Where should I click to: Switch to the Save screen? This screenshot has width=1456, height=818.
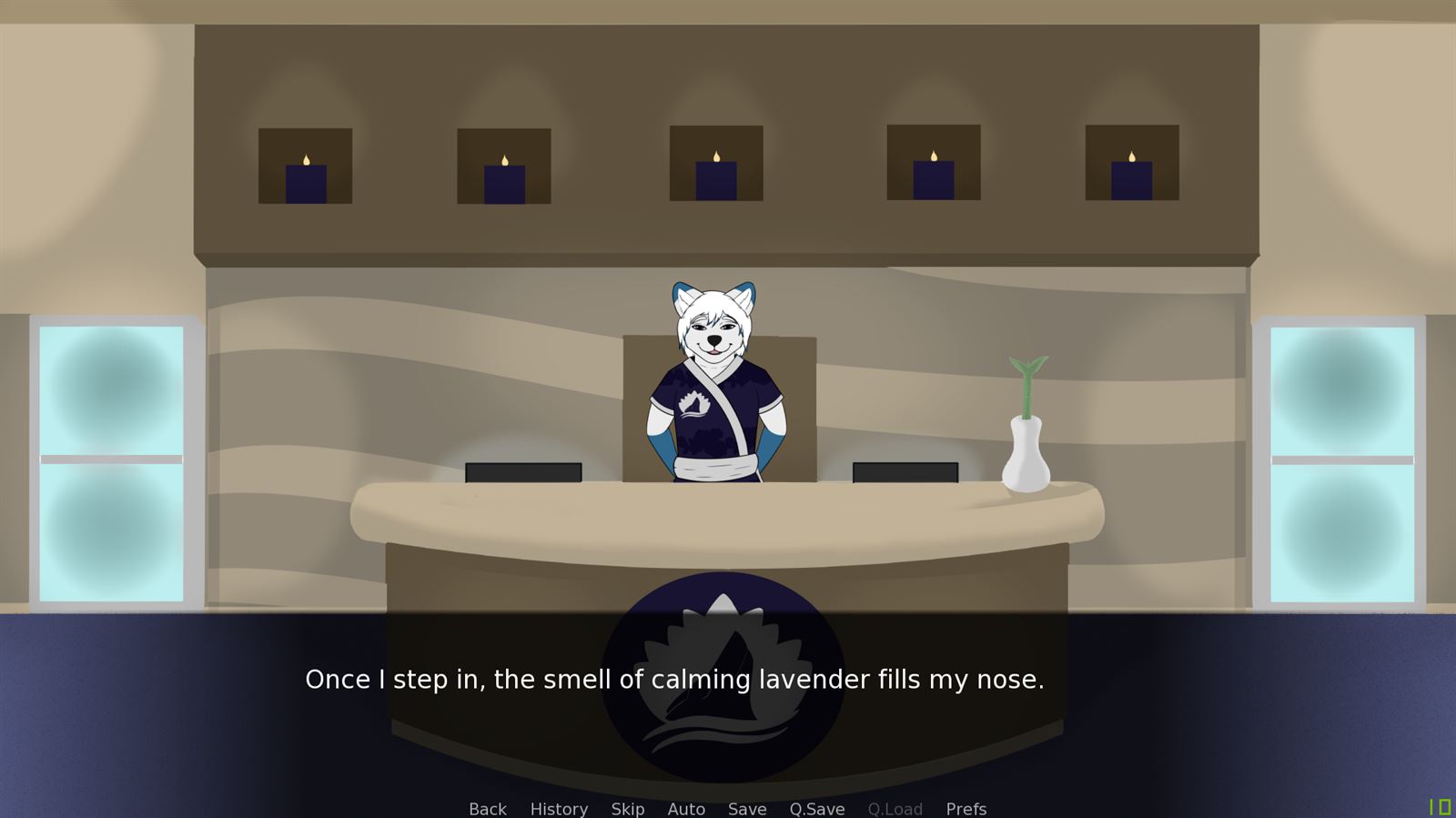pos(747,809)
